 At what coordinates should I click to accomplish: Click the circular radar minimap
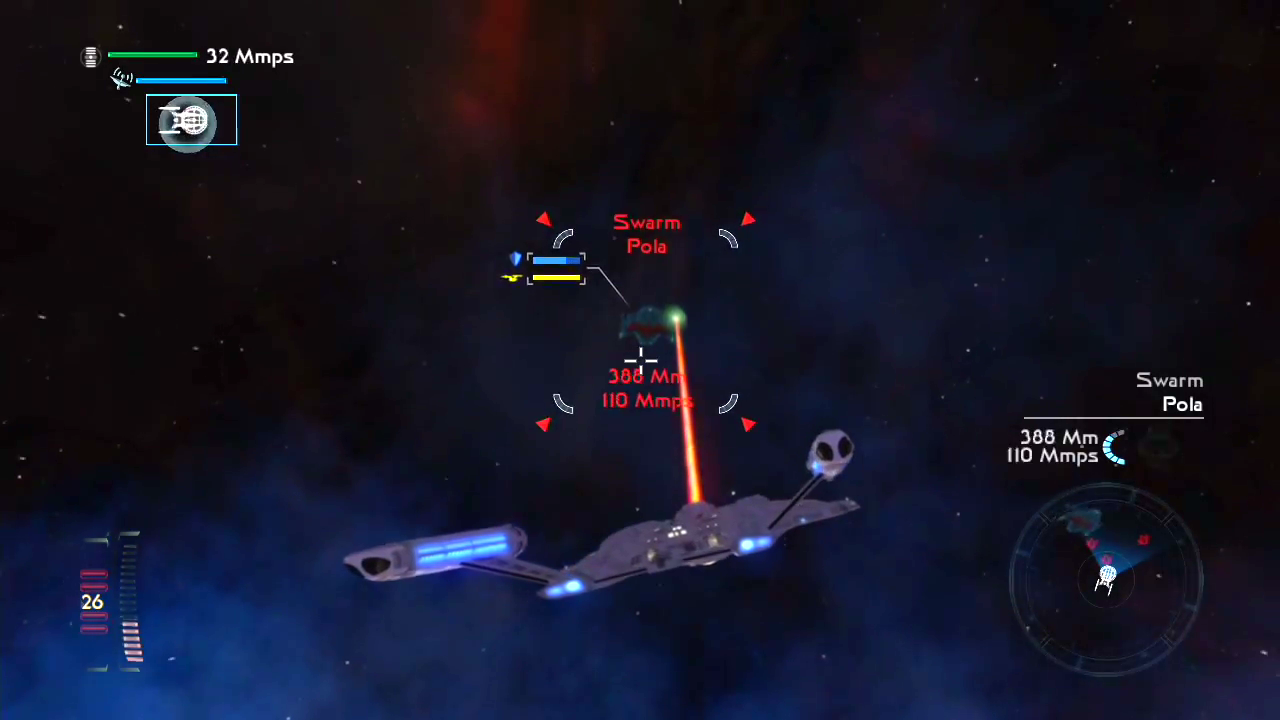coord(1106,578)
